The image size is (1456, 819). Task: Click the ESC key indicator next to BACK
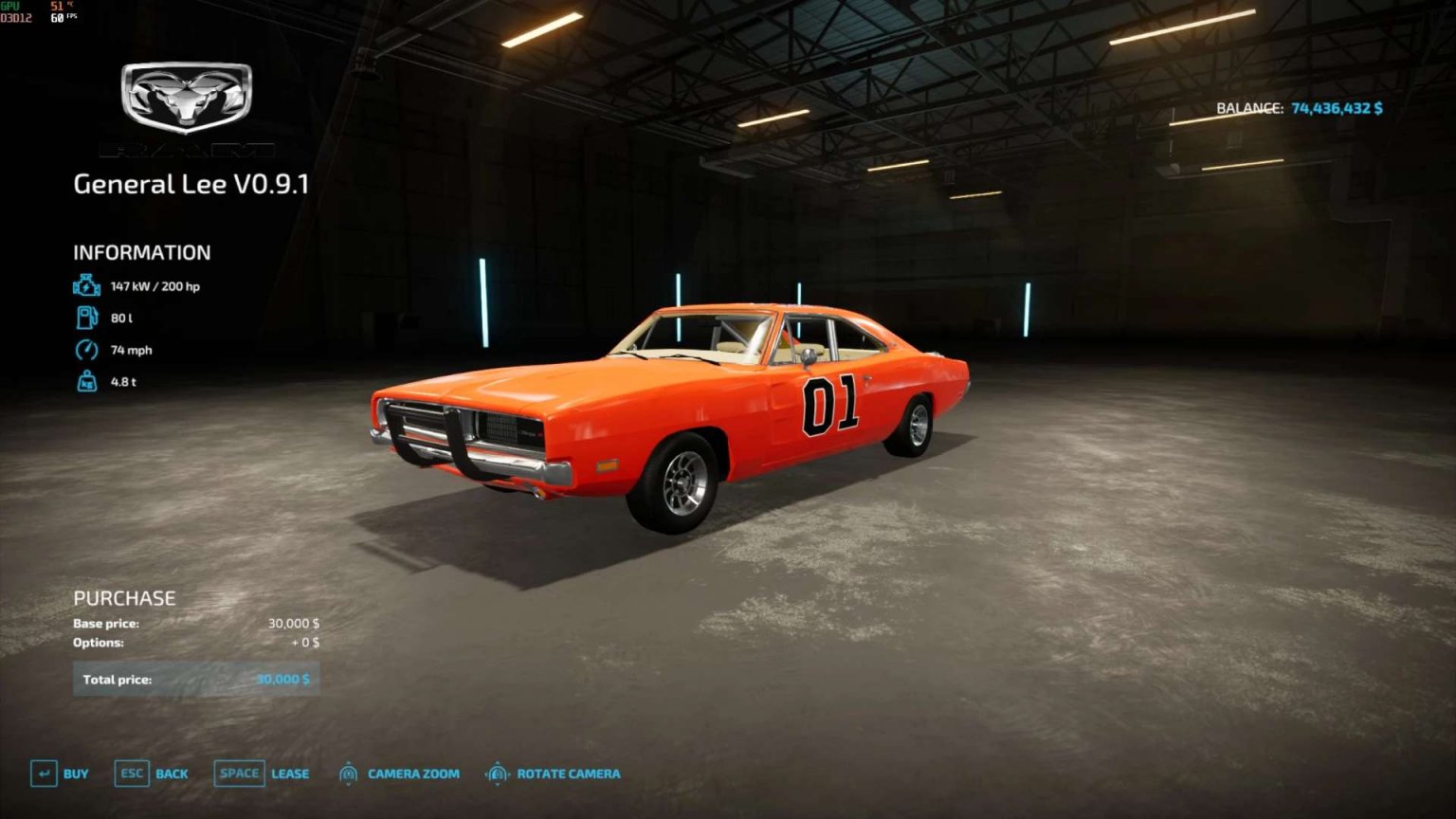click(x=132, y=773)
